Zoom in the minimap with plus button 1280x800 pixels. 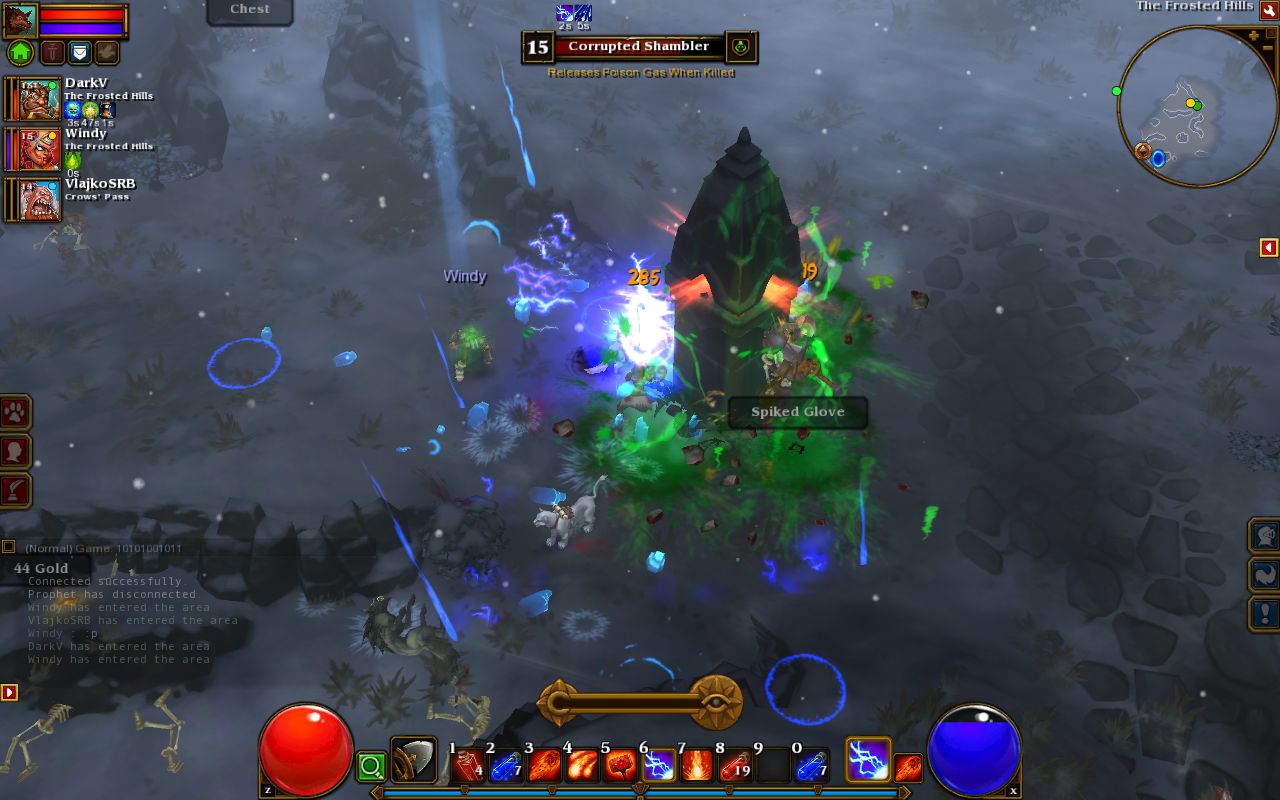[x=1254, y=36]
